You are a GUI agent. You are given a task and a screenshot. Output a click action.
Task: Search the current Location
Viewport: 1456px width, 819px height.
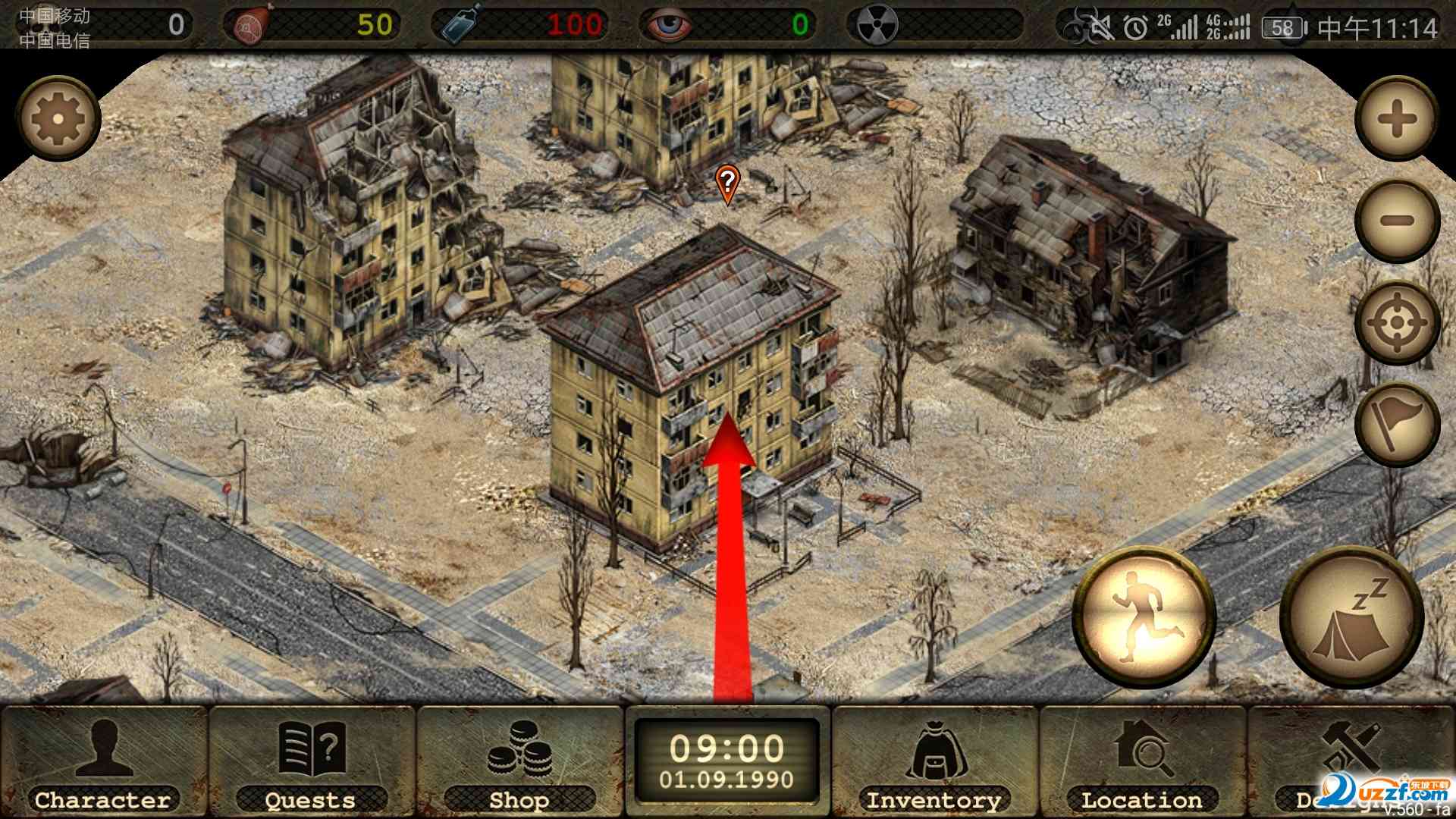pyautogui.click(x=1142, y=761)
